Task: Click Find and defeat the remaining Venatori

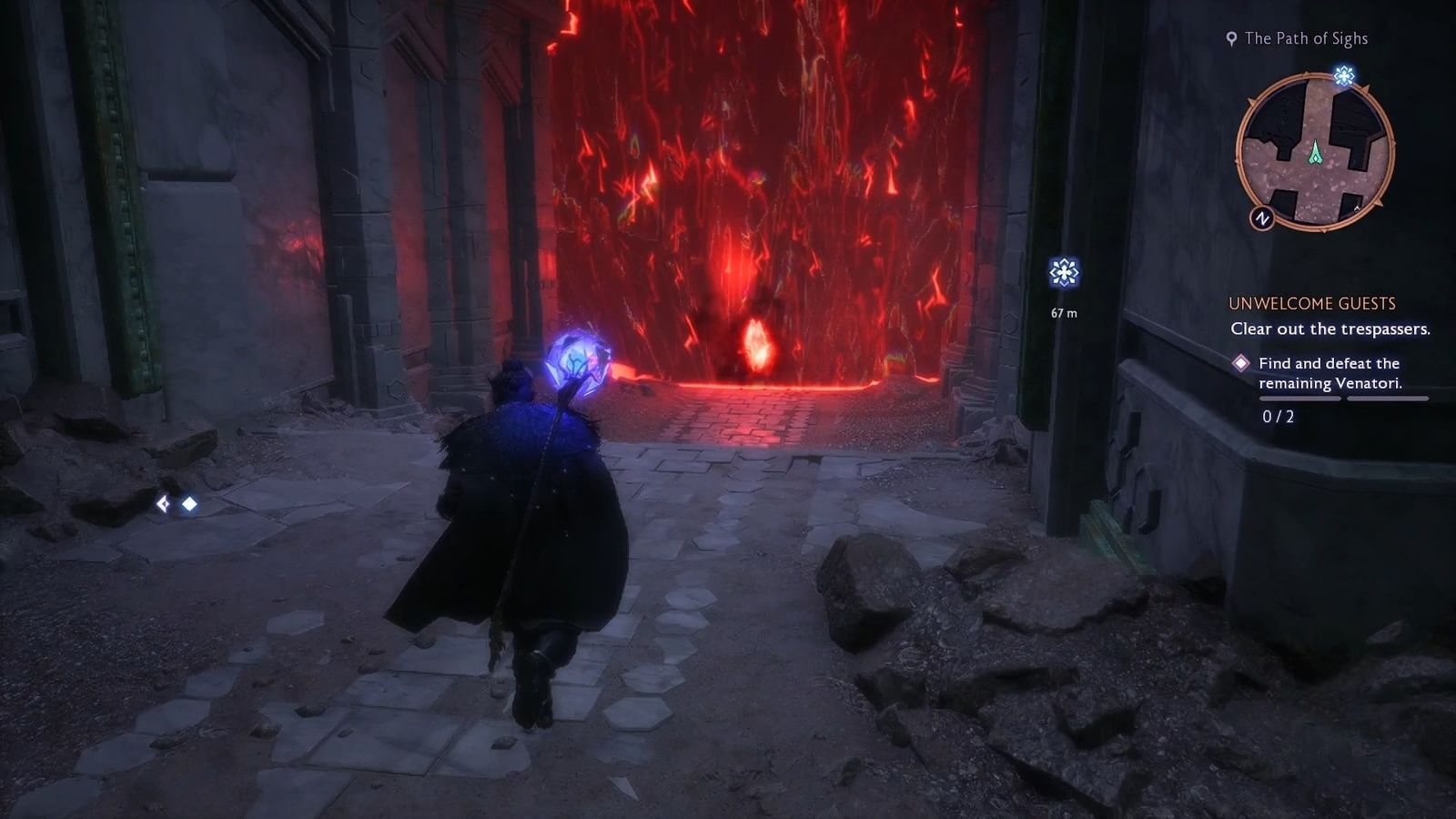Action: (1329, 372)
